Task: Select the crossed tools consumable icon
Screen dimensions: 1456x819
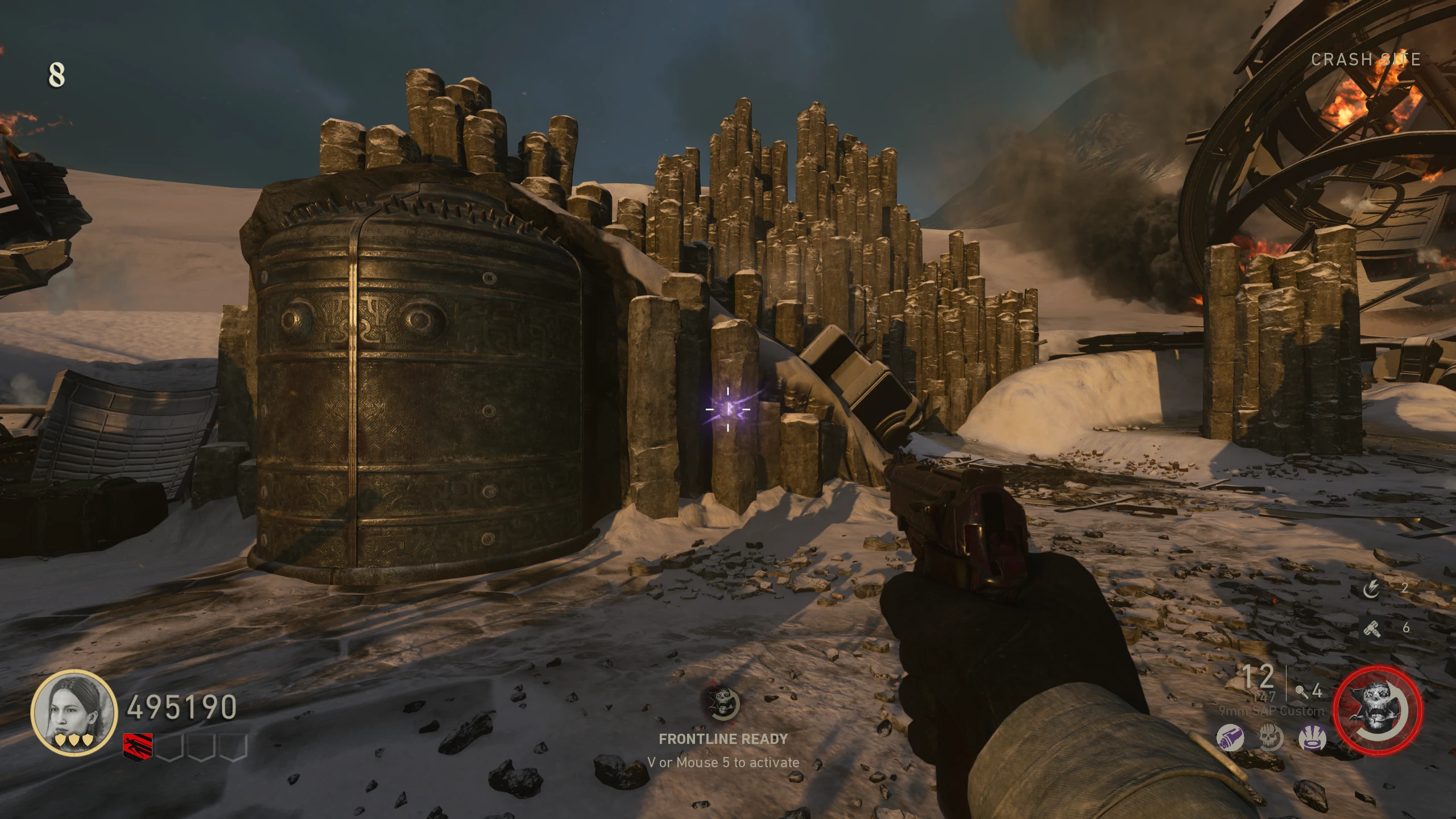Action: [1372, 628]
